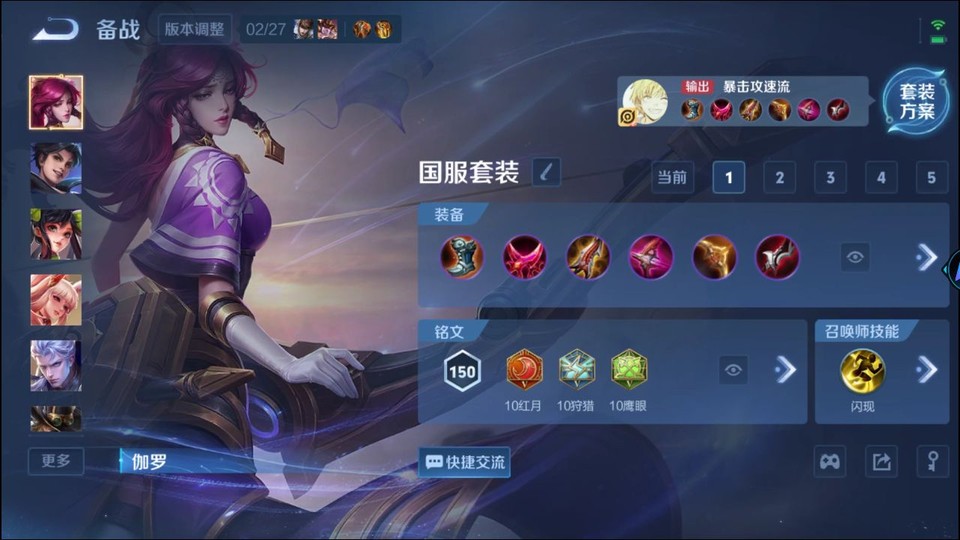Open the 版本调整 version adjustments button
The width and height of the screenshot is (960, 540).
coord(195,29)
